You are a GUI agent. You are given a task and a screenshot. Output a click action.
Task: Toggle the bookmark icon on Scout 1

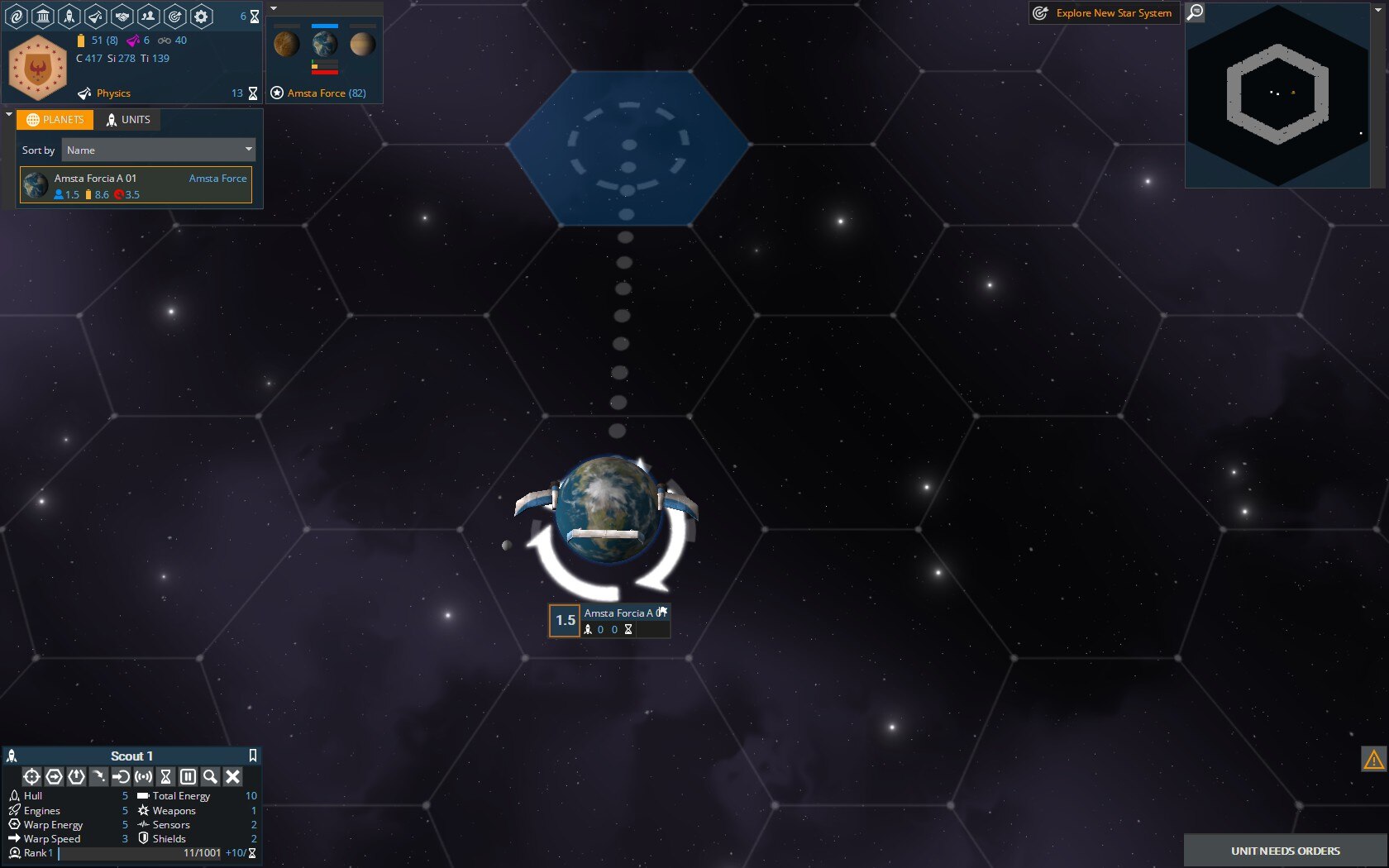pyautogui.click(x=253, y=756)
